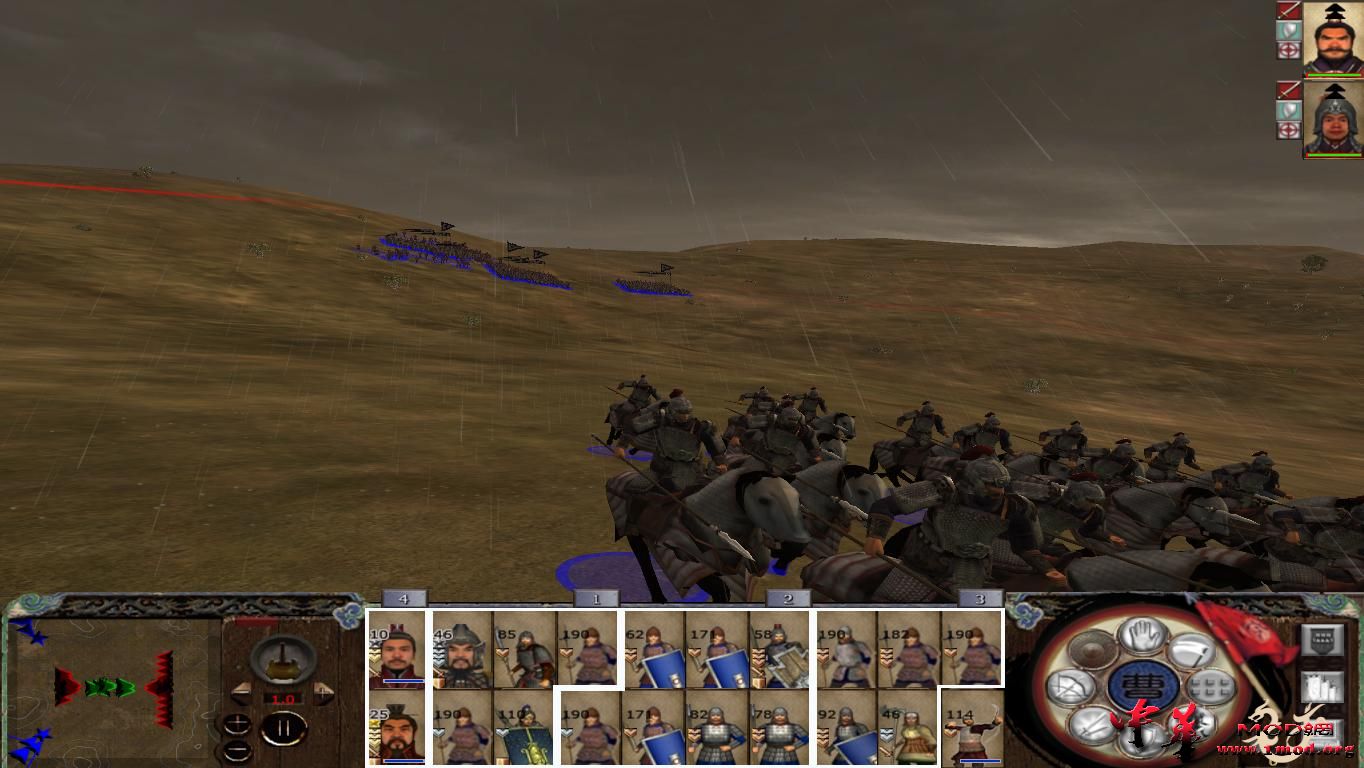
Task: Click the gong signal icon on the command wheel
Action: click(1091, 649)
